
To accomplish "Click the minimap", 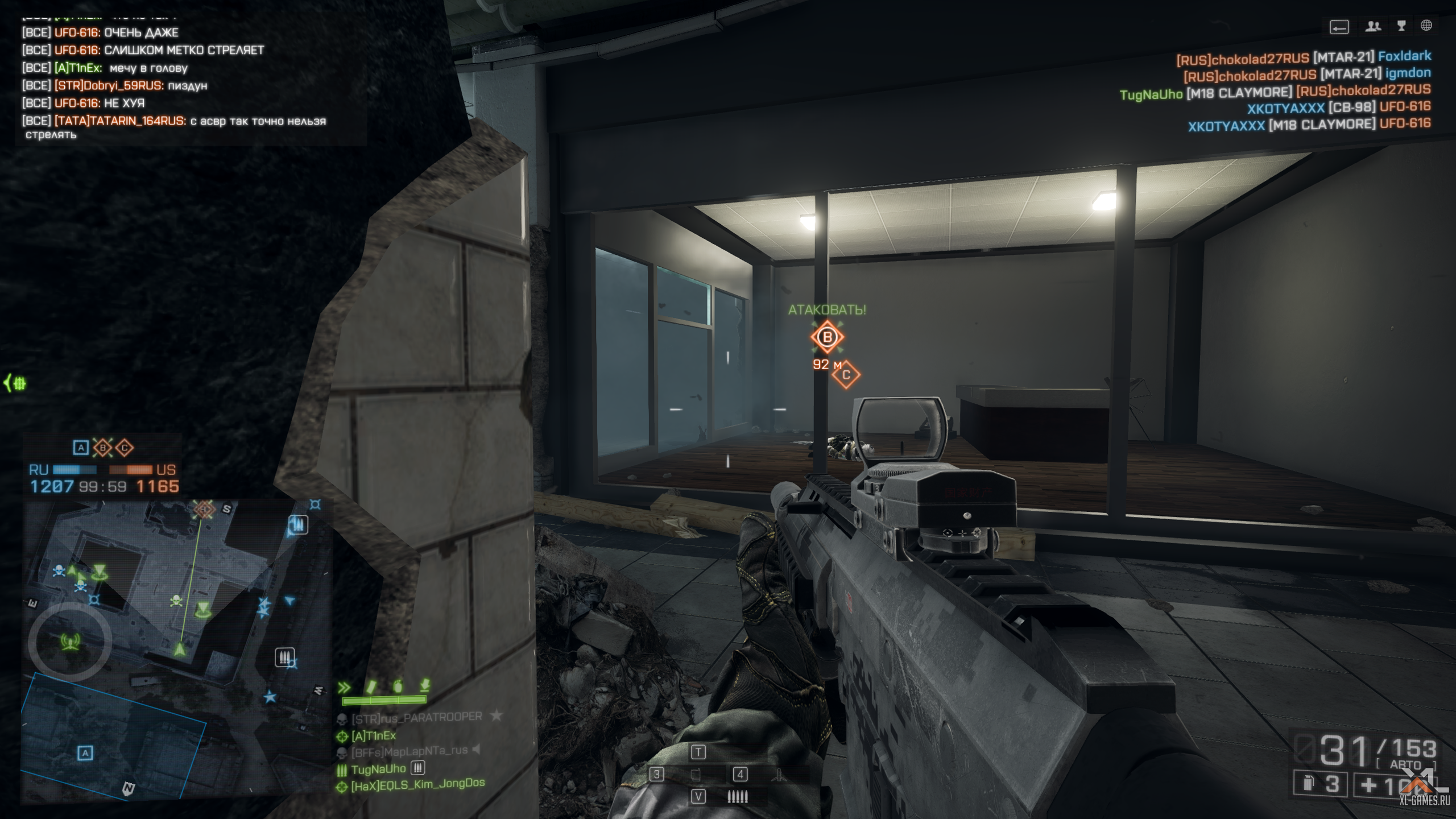I will tap(176, 648).
